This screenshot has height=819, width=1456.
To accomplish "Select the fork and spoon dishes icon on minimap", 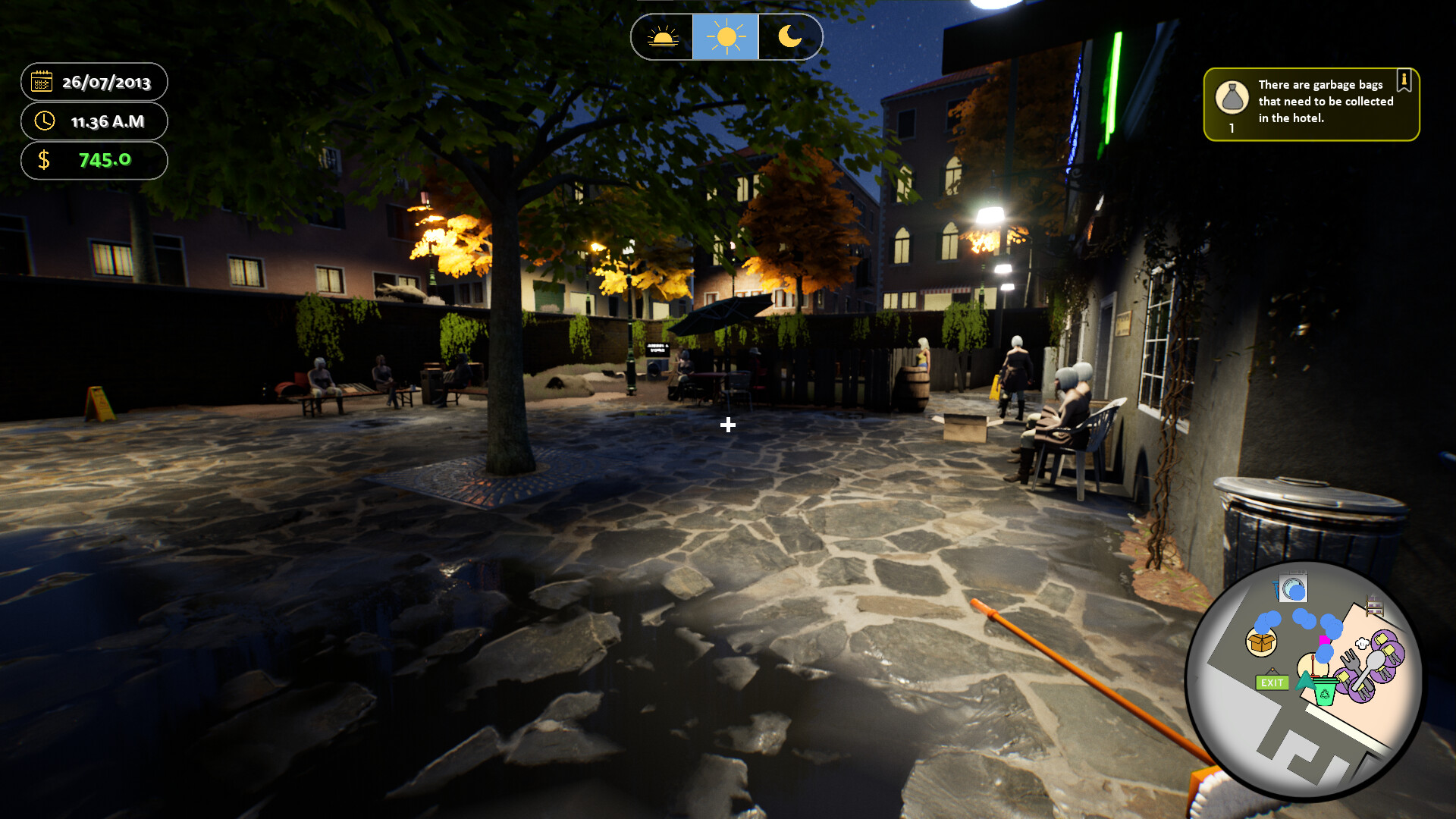I will 1363,669.
